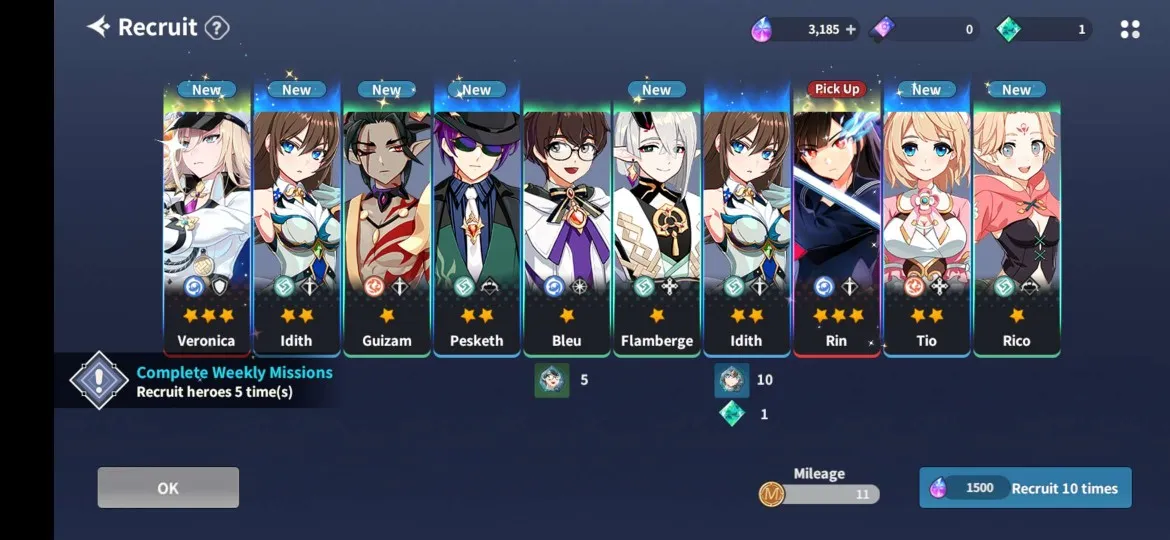
Task: Open the Recruit help question mark
Action: [x=217, y=28]
